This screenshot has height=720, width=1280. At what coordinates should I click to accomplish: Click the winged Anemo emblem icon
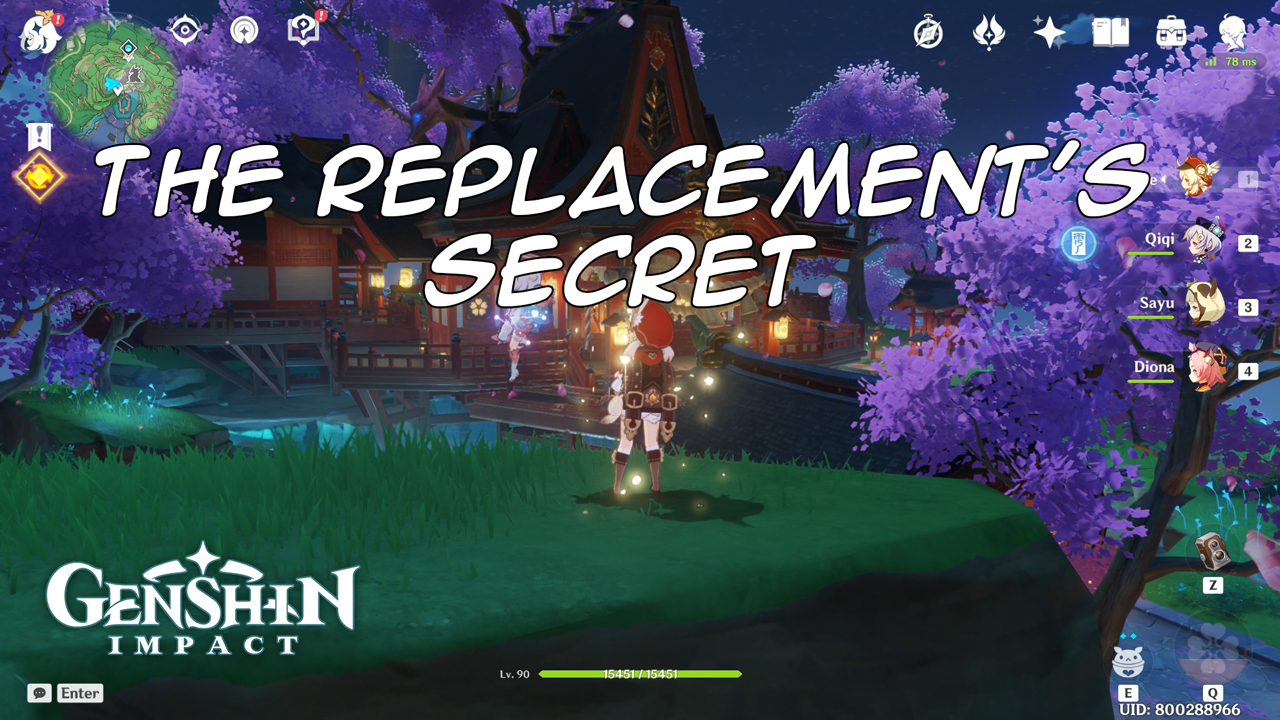pos(990,33)
